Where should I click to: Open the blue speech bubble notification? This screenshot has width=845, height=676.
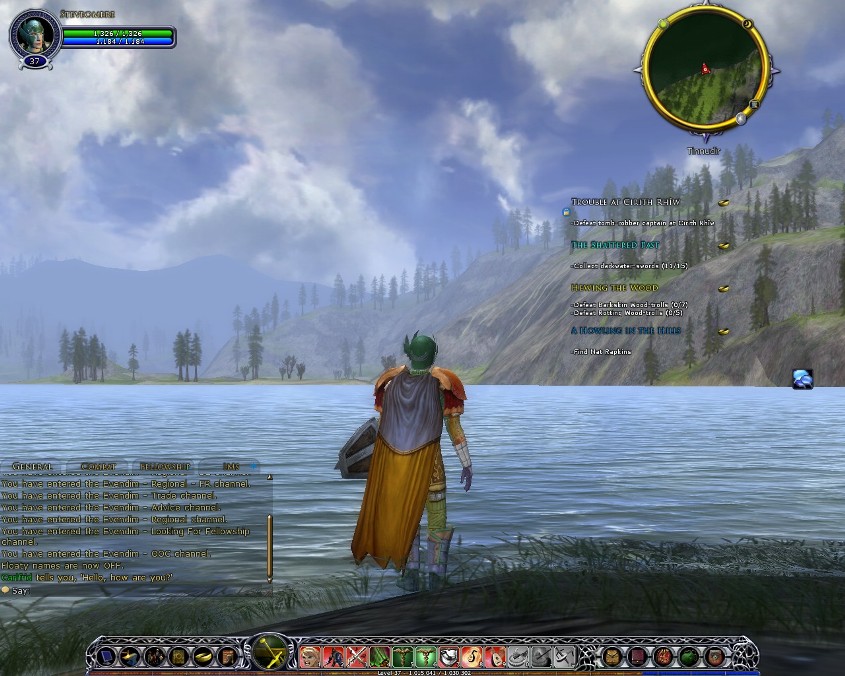click(x=803, y=379)
